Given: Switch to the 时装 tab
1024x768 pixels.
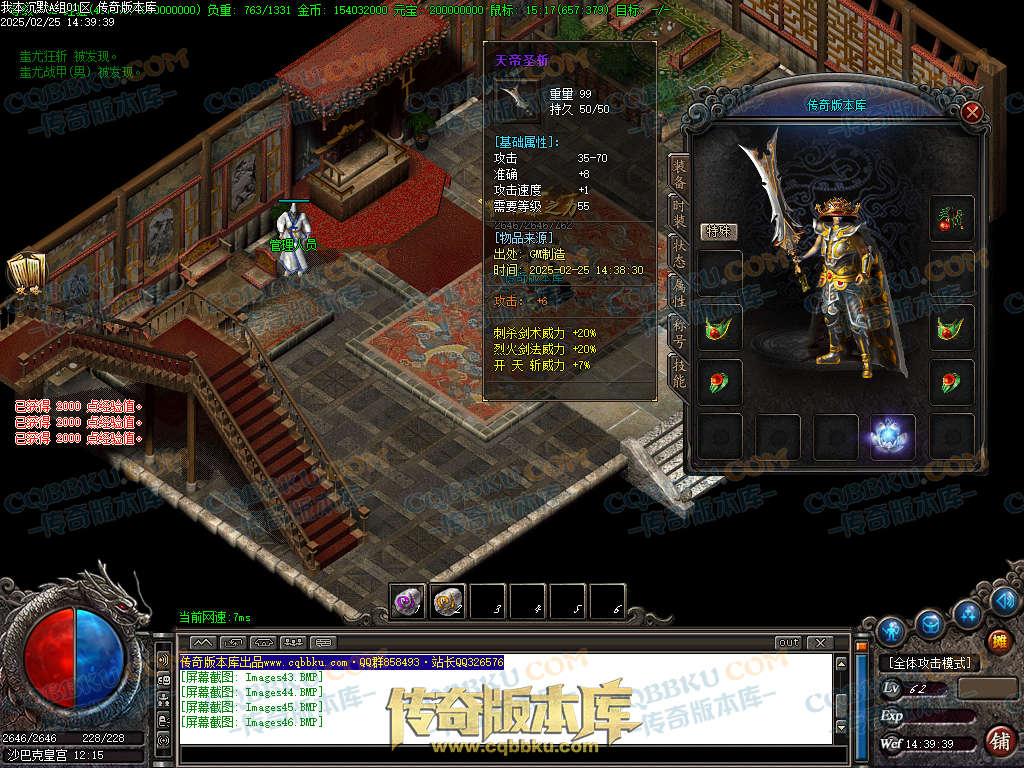Looking at the screenshot, I should coord(679,215).
